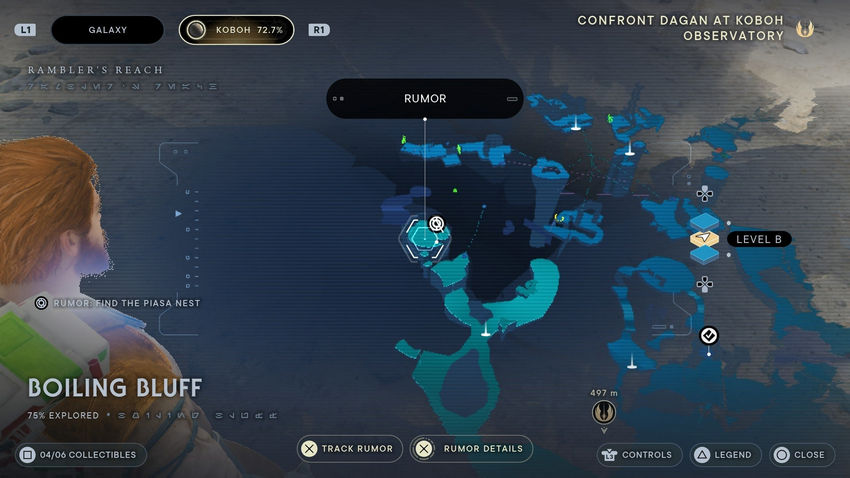
Task: Switch to the Galaxy map tab
Action: click(x=107, y=30)
